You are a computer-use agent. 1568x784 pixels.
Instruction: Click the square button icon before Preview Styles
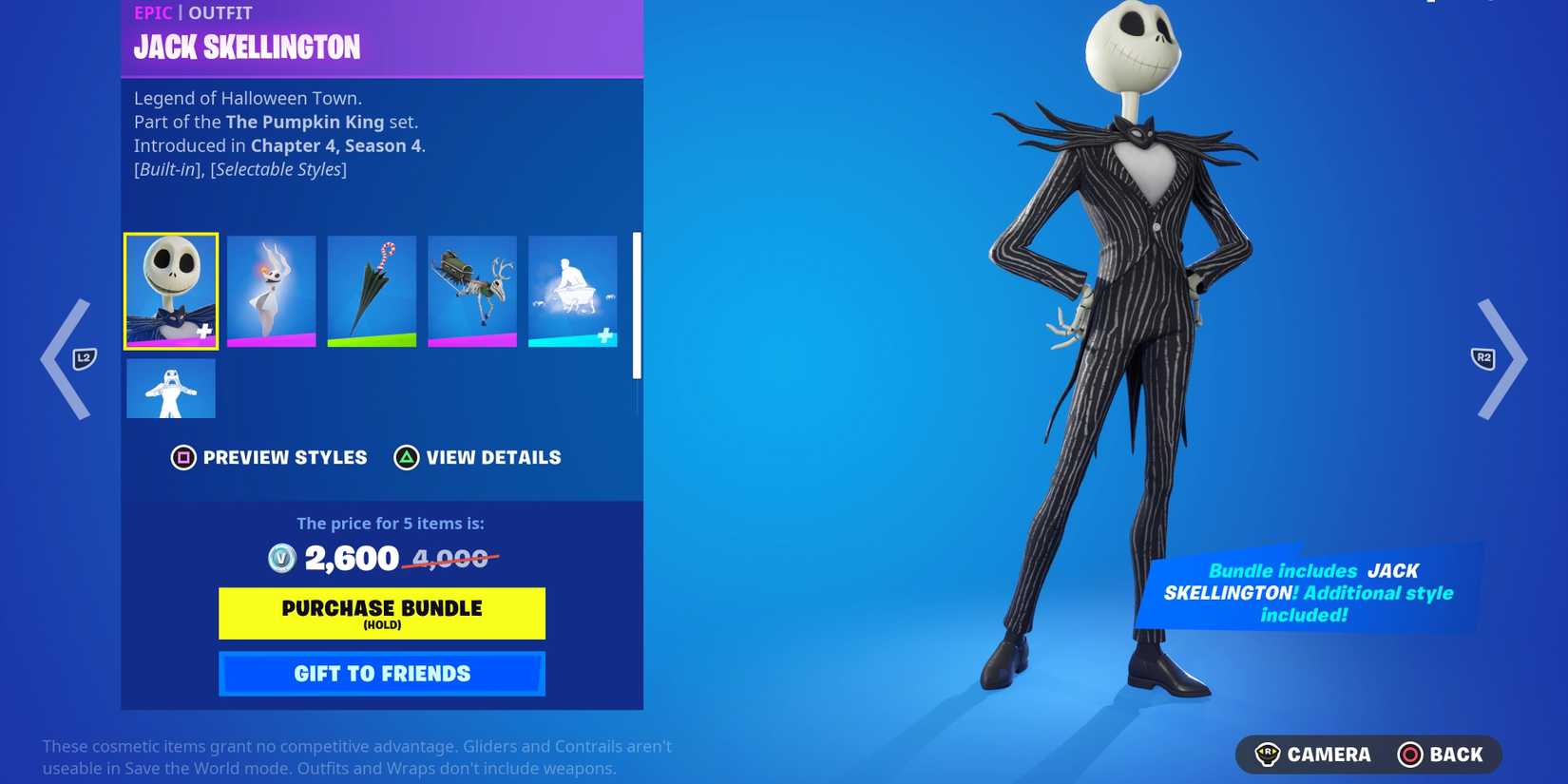[183, 457]
